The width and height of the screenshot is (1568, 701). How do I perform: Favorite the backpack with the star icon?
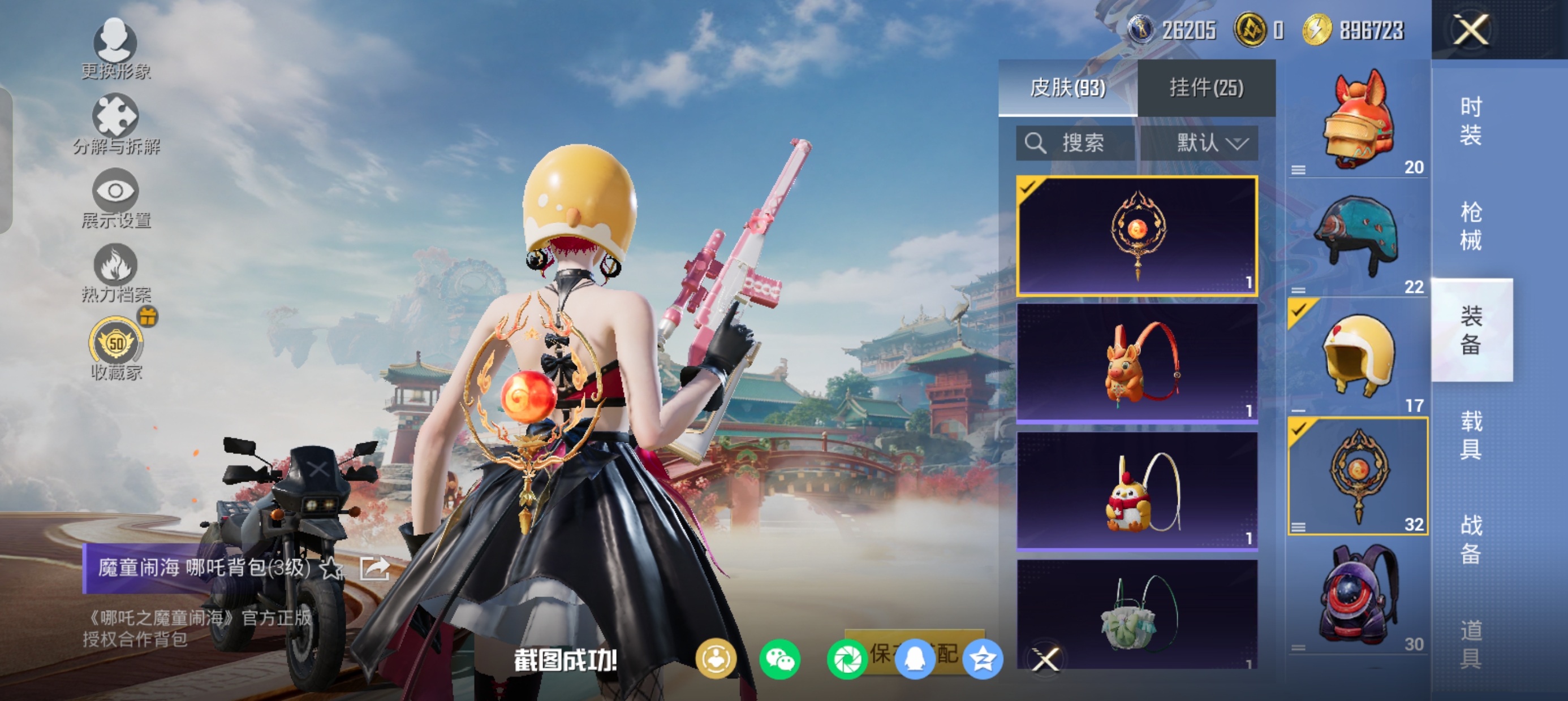(331, 568)
